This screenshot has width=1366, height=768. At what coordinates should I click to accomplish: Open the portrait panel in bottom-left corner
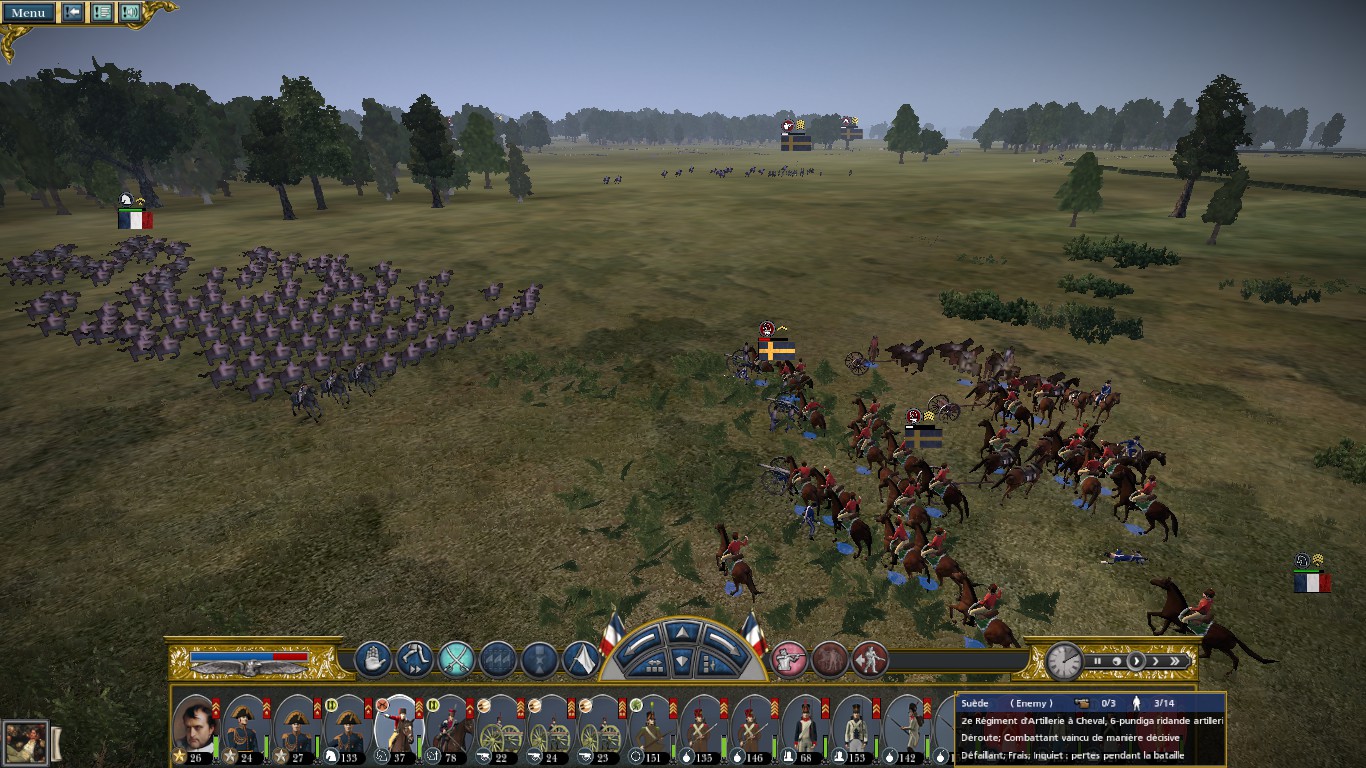25,742
